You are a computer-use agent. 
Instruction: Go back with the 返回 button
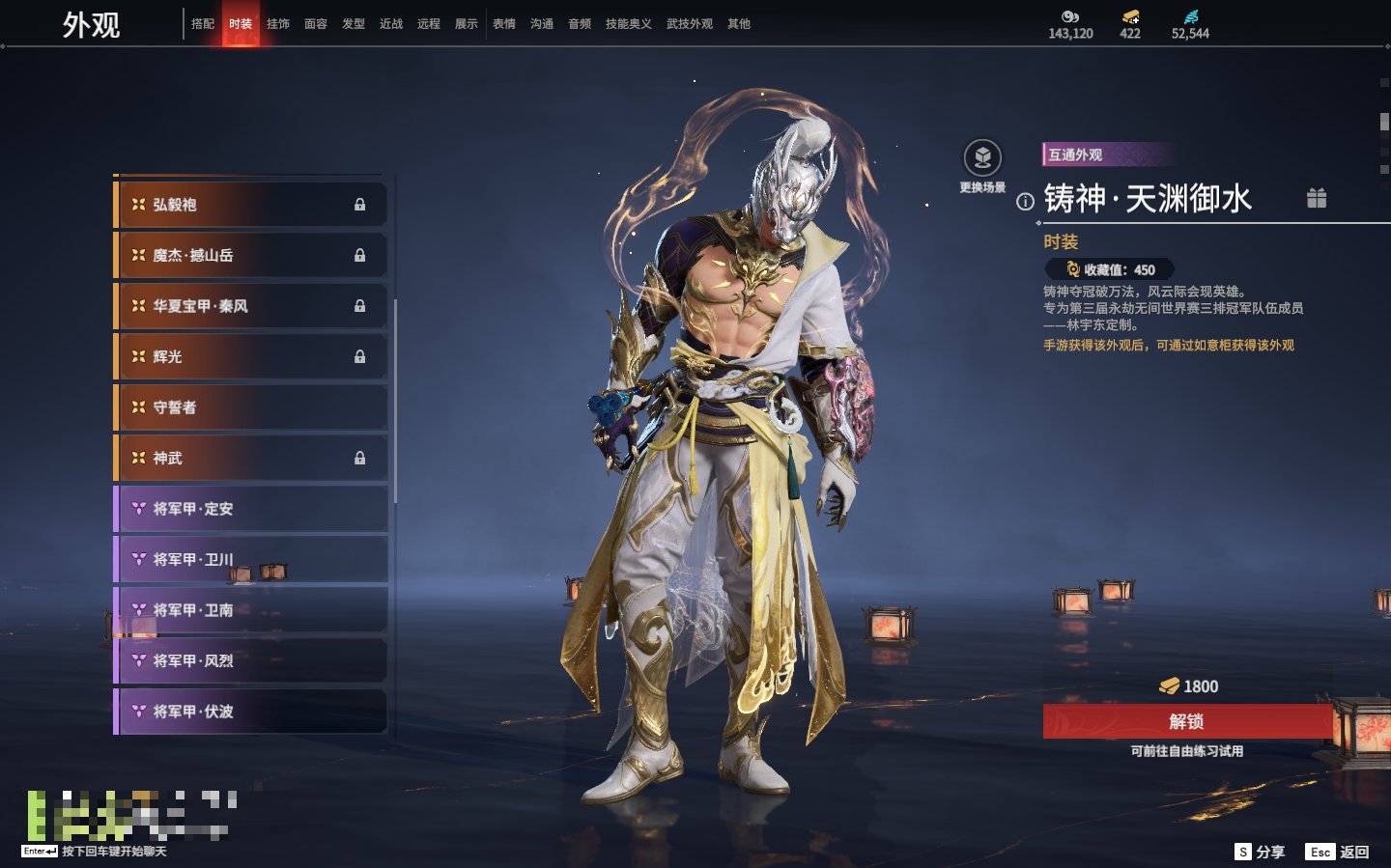[1338, 852]
